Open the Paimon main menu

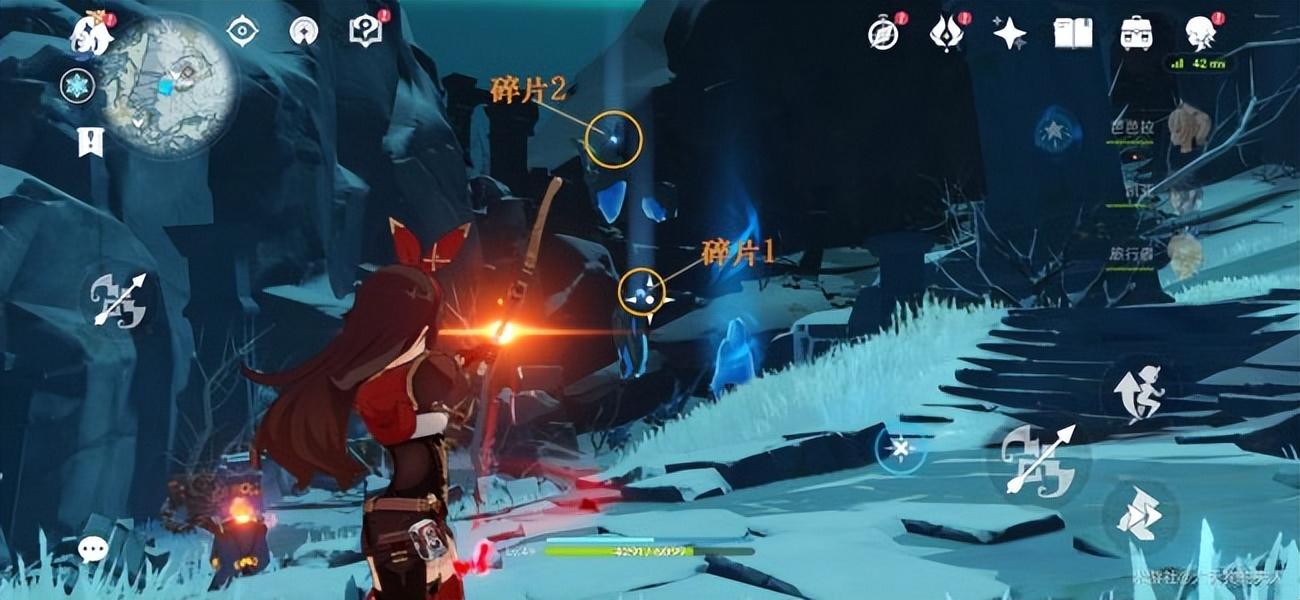[89, 32]
